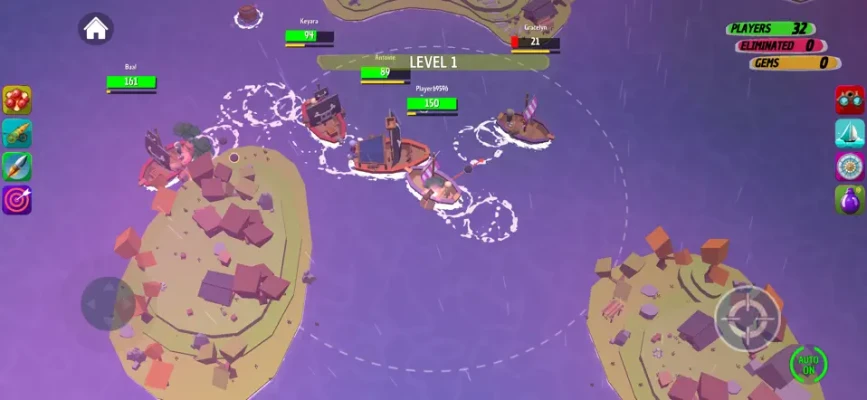Use the binoculars icon
This screenshot has height=400, width=867.
[x=849, y=100]
